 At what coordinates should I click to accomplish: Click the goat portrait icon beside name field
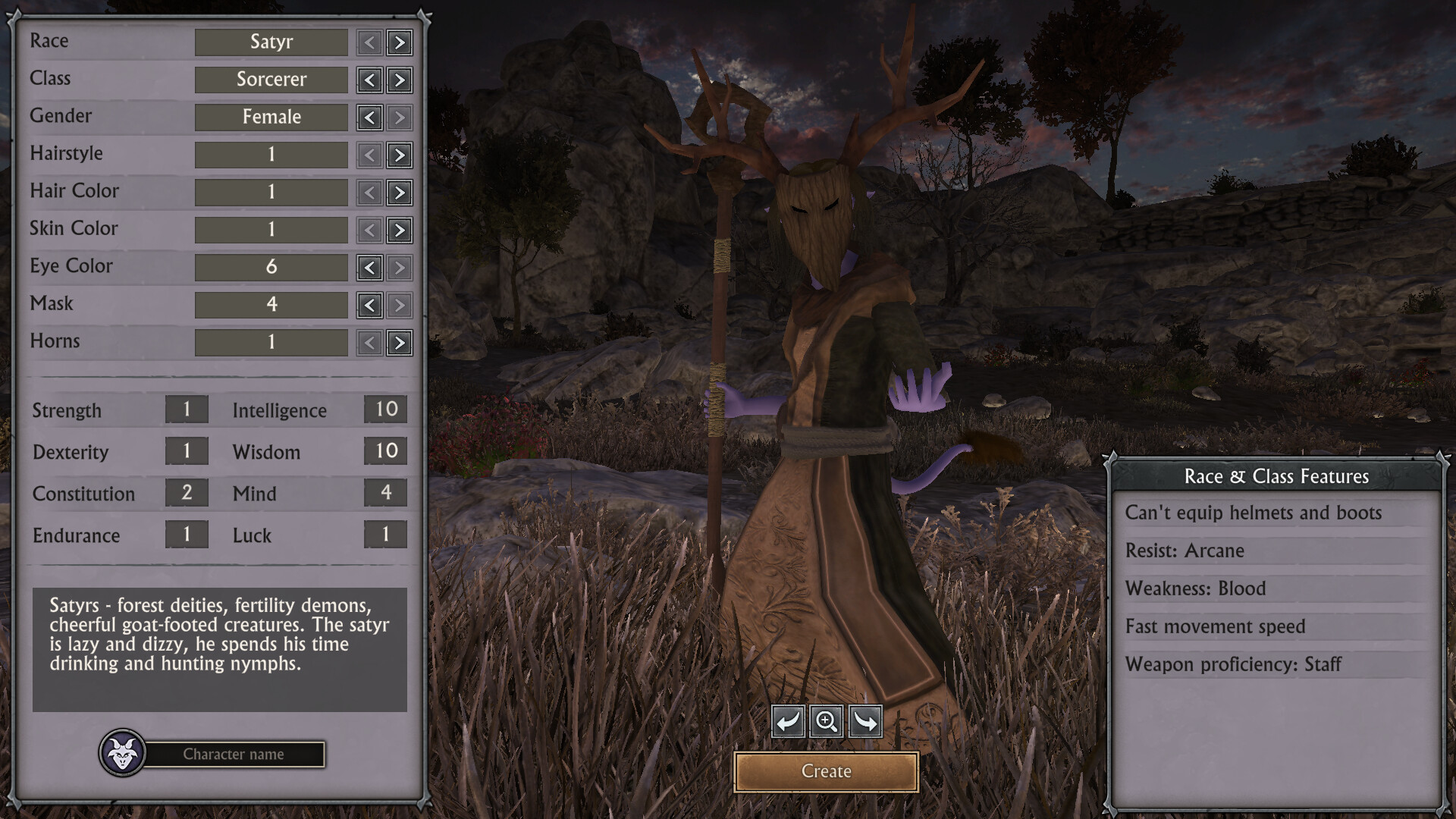[122, 753]
